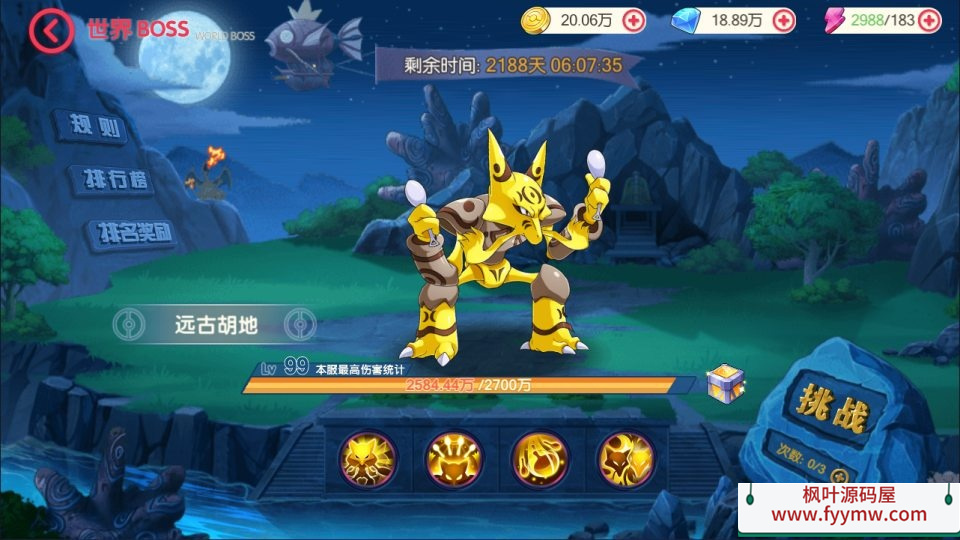Image resolution: width=960 pixels, height=540 pixels.
Task: Inspect the swirling spoon skill icon
Action: (x=539, y=459)
